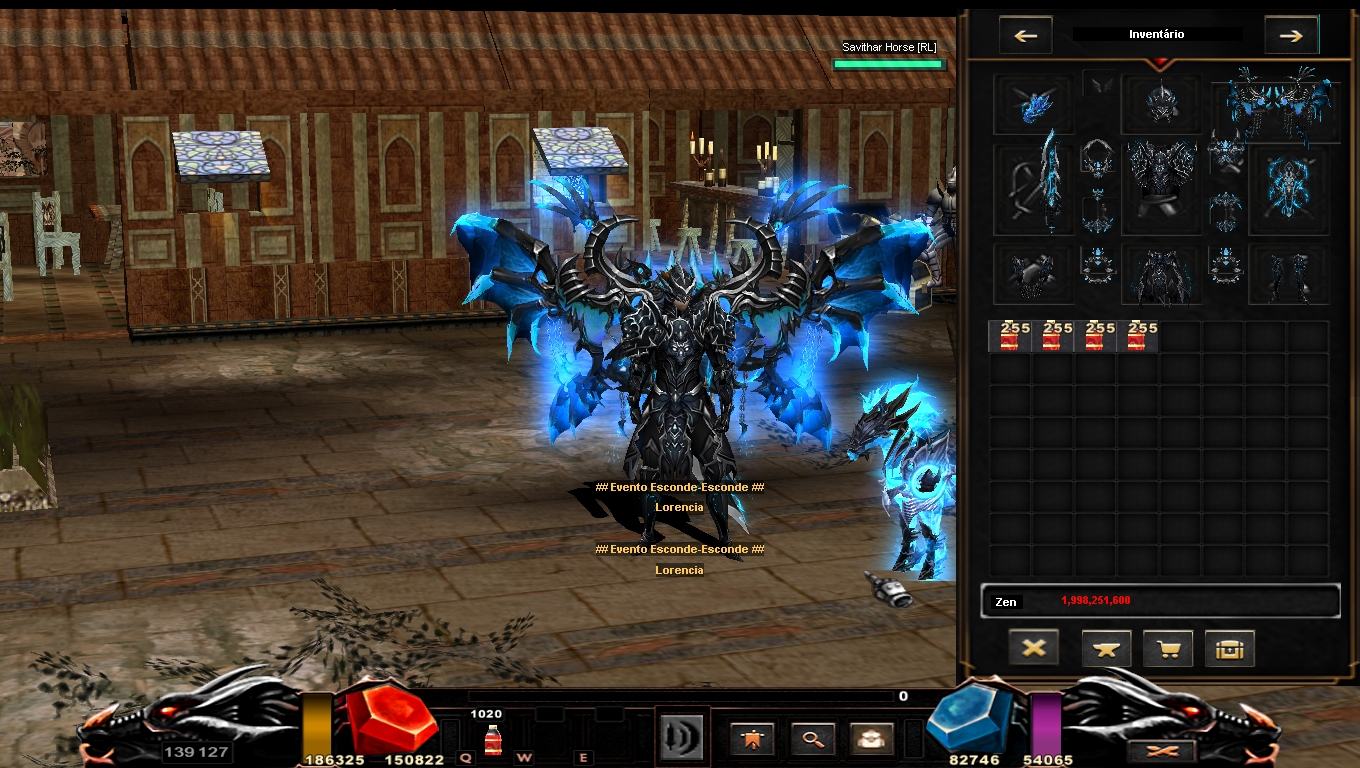1360x768 pixels.
Task: Click the orange scissors icon on the right
Action: (1161, 751)
